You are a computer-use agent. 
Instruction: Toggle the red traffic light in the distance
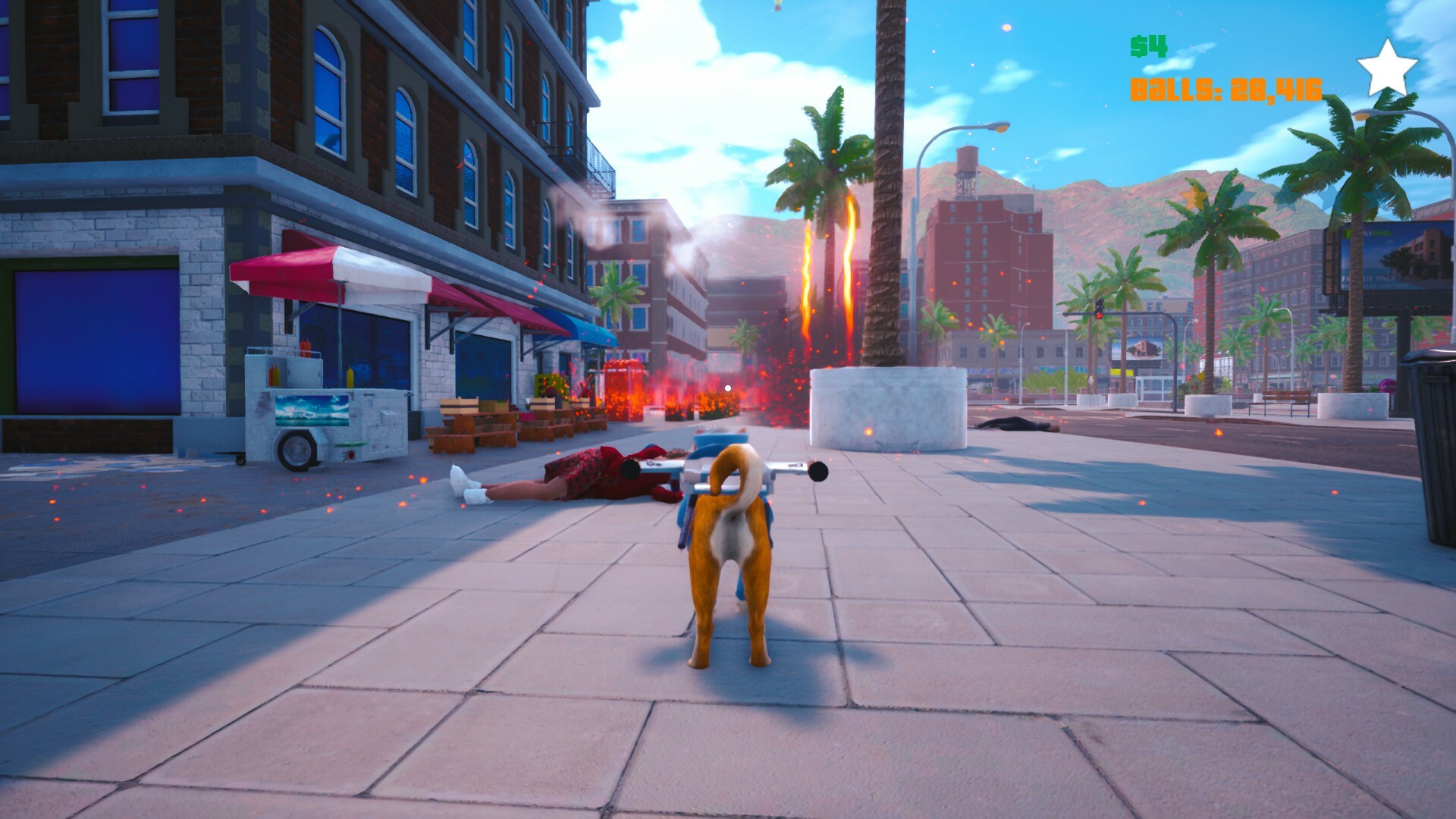pos(1100,316)
